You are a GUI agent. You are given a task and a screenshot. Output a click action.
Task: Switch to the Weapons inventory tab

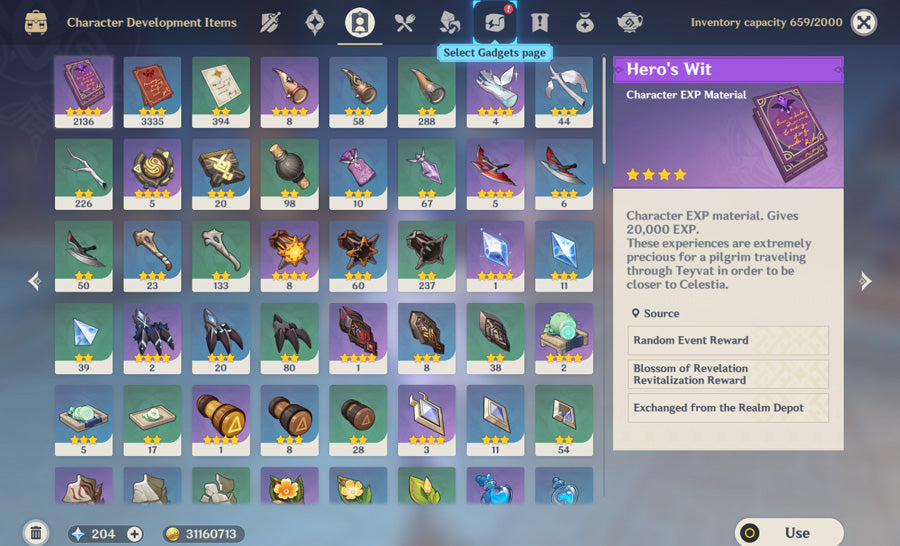coord(270,22)
